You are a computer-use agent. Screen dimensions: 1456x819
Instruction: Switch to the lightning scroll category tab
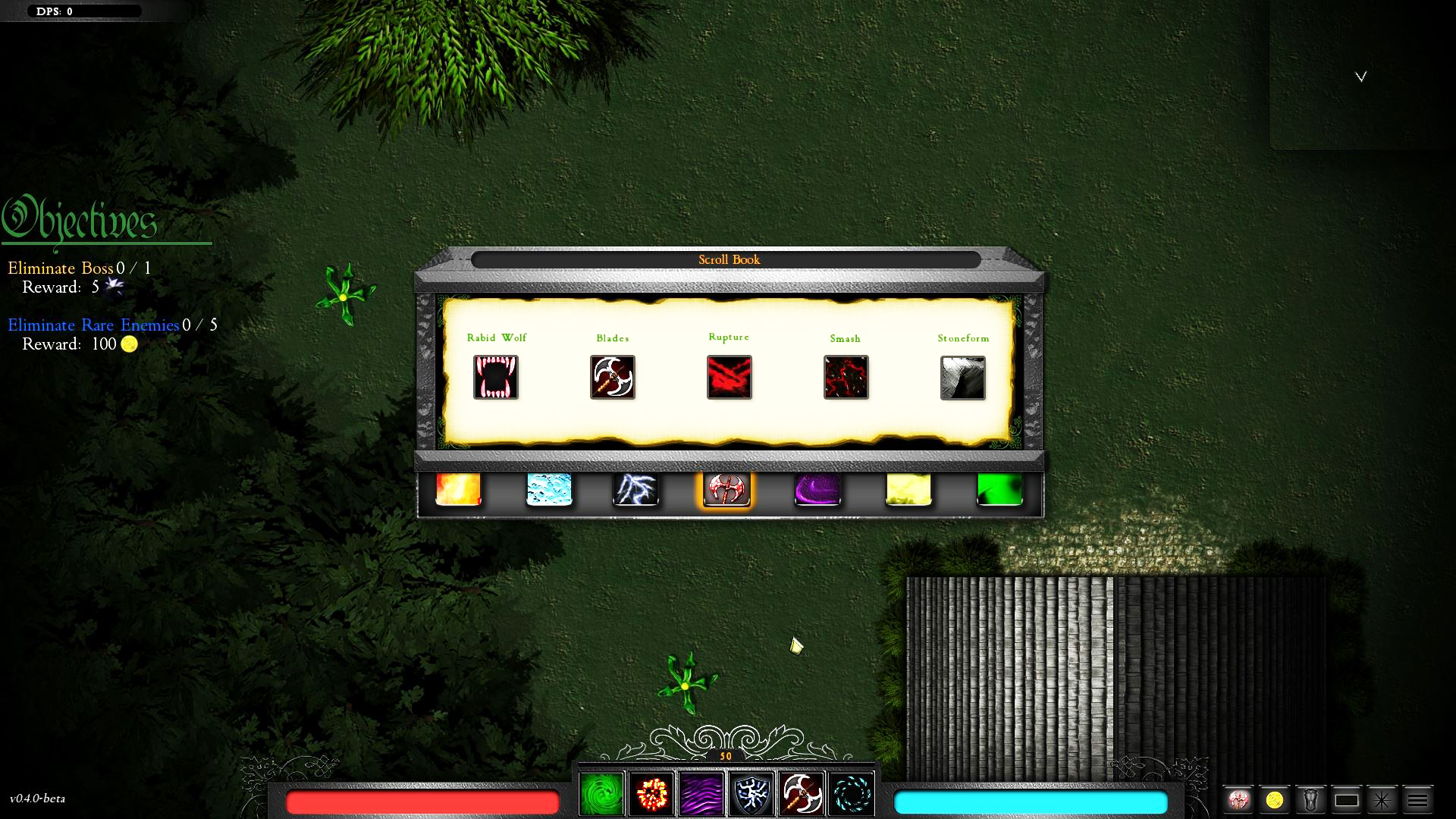637,490
